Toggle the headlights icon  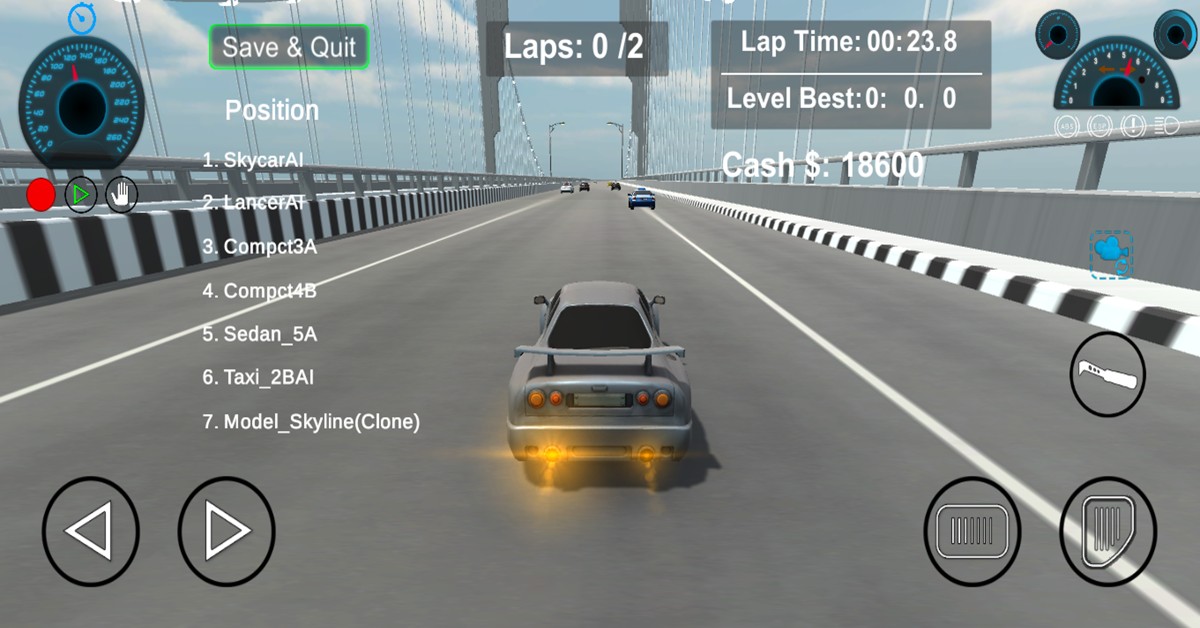(1165, 127)
